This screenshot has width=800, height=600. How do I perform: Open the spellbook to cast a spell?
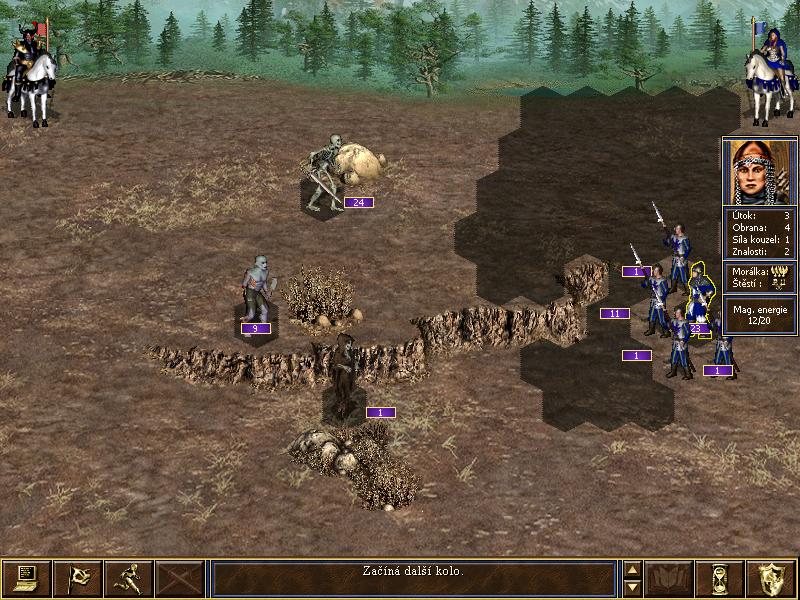click(x=670, y=578)
